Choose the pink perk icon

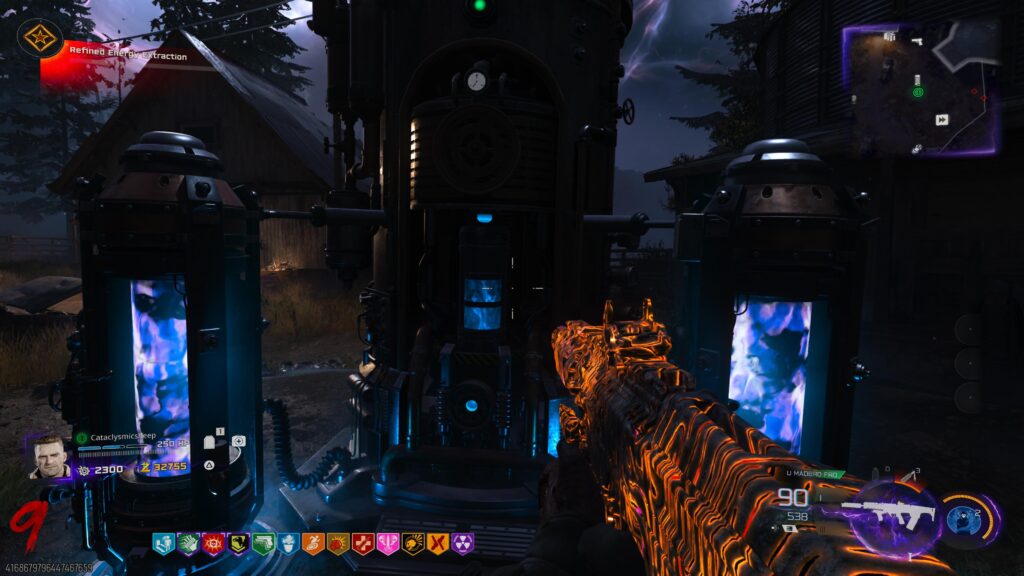(388, 544)
